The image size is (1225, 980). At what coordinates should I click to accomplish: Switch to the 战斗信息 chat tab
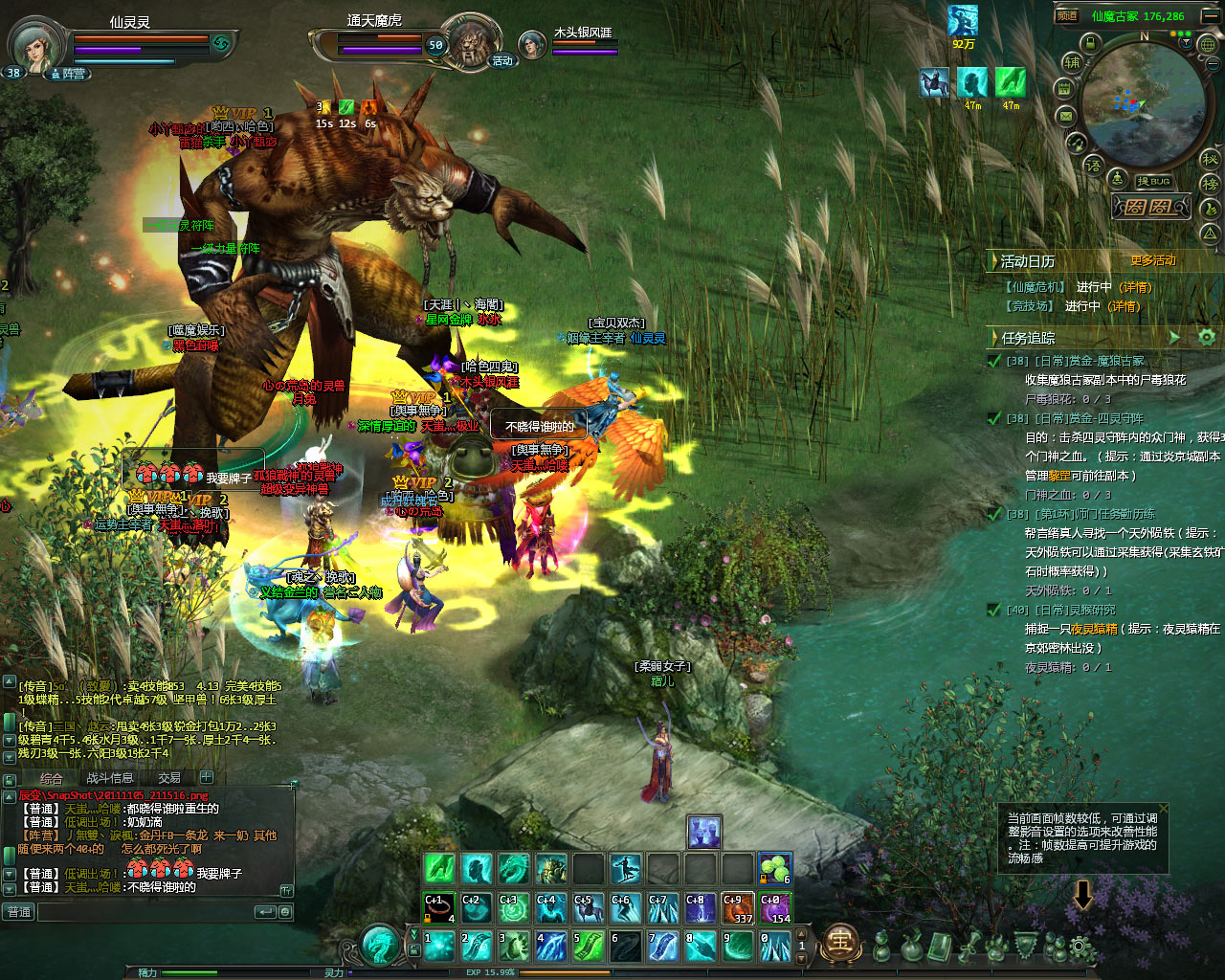pyautogui.click(x=110, y=778)
